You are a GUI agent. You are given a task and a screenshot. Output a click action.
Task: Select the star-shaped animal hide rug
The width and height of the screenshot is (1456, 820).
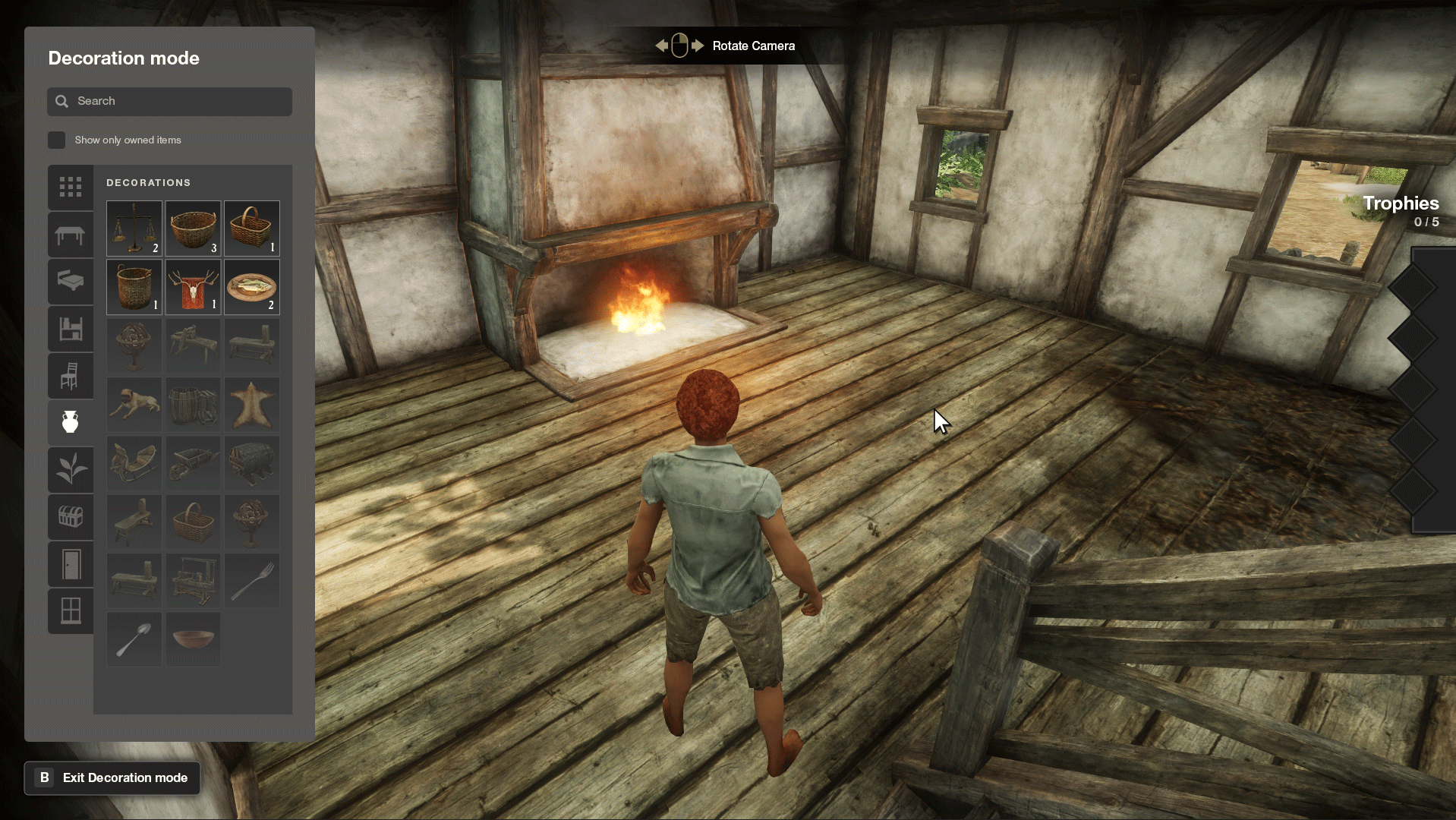click(251, 405)
